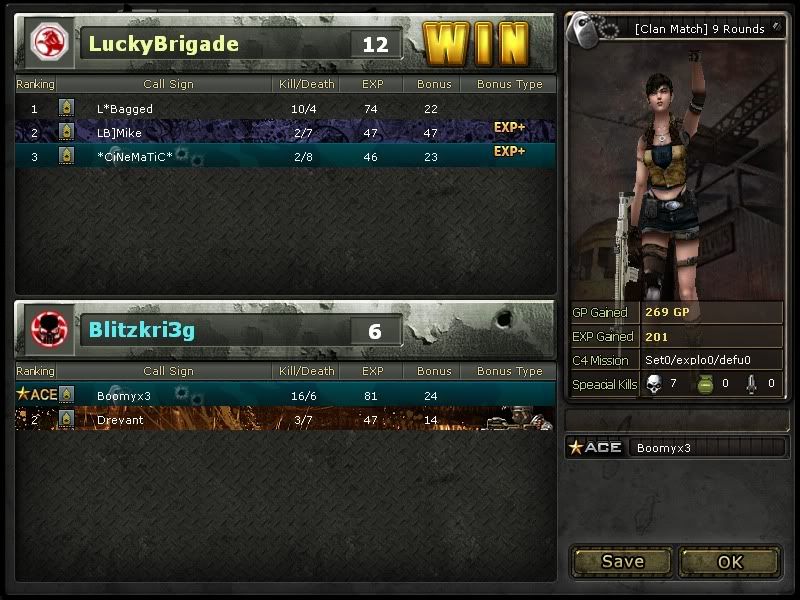Click the Blitzkri3g clan emblem
Screen dimensions: 800x600
tap(47, 329)
